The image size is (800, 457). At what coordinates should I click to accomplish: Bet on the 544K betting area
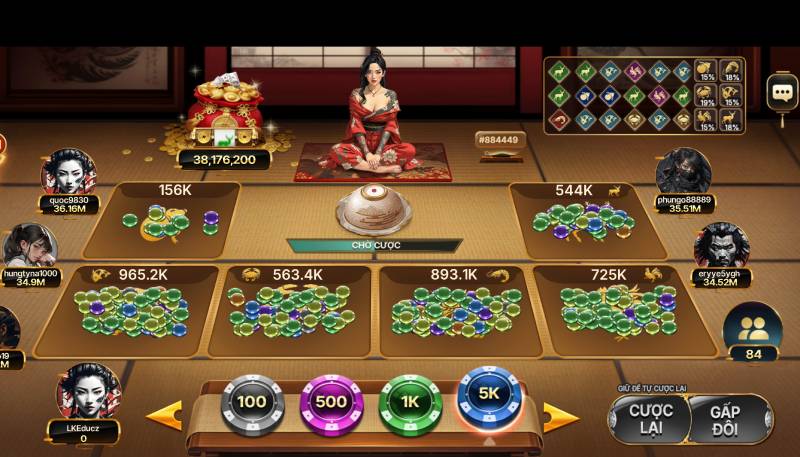[x=585, y=220]
